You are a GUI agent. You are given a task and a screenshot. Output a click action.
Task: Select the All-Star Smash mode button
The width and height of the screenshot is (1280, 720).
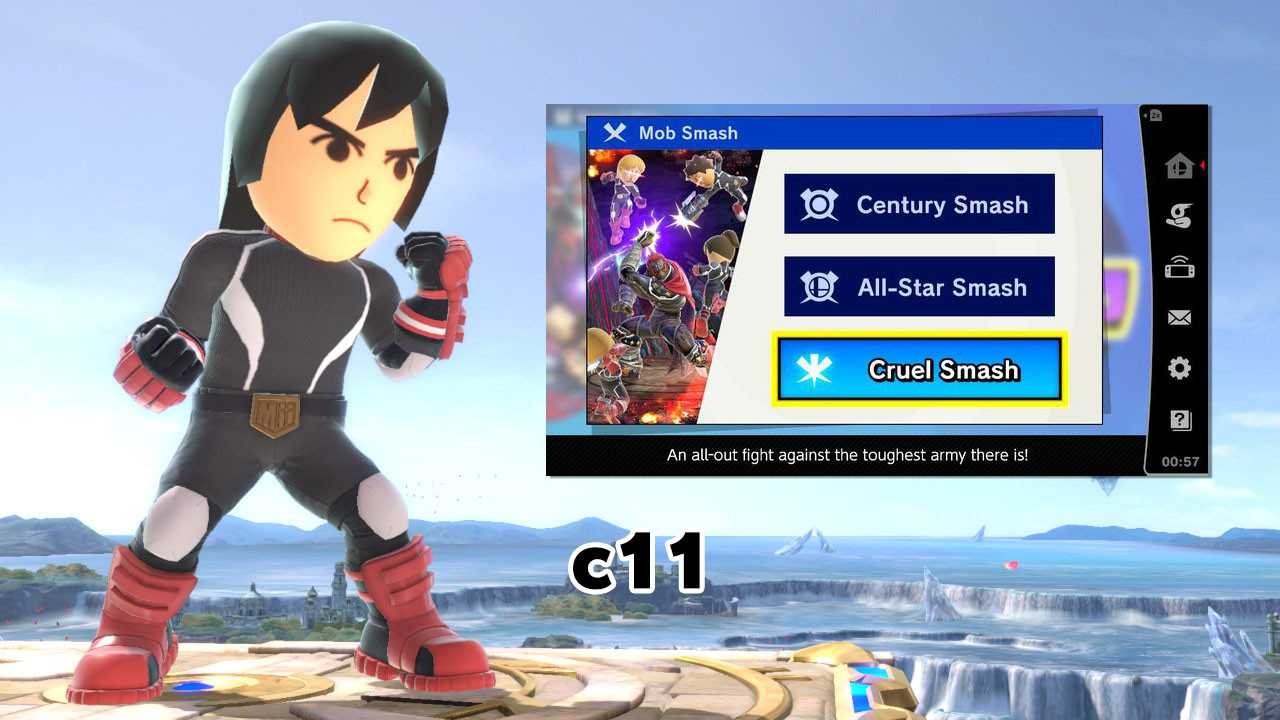click(918, 287)
